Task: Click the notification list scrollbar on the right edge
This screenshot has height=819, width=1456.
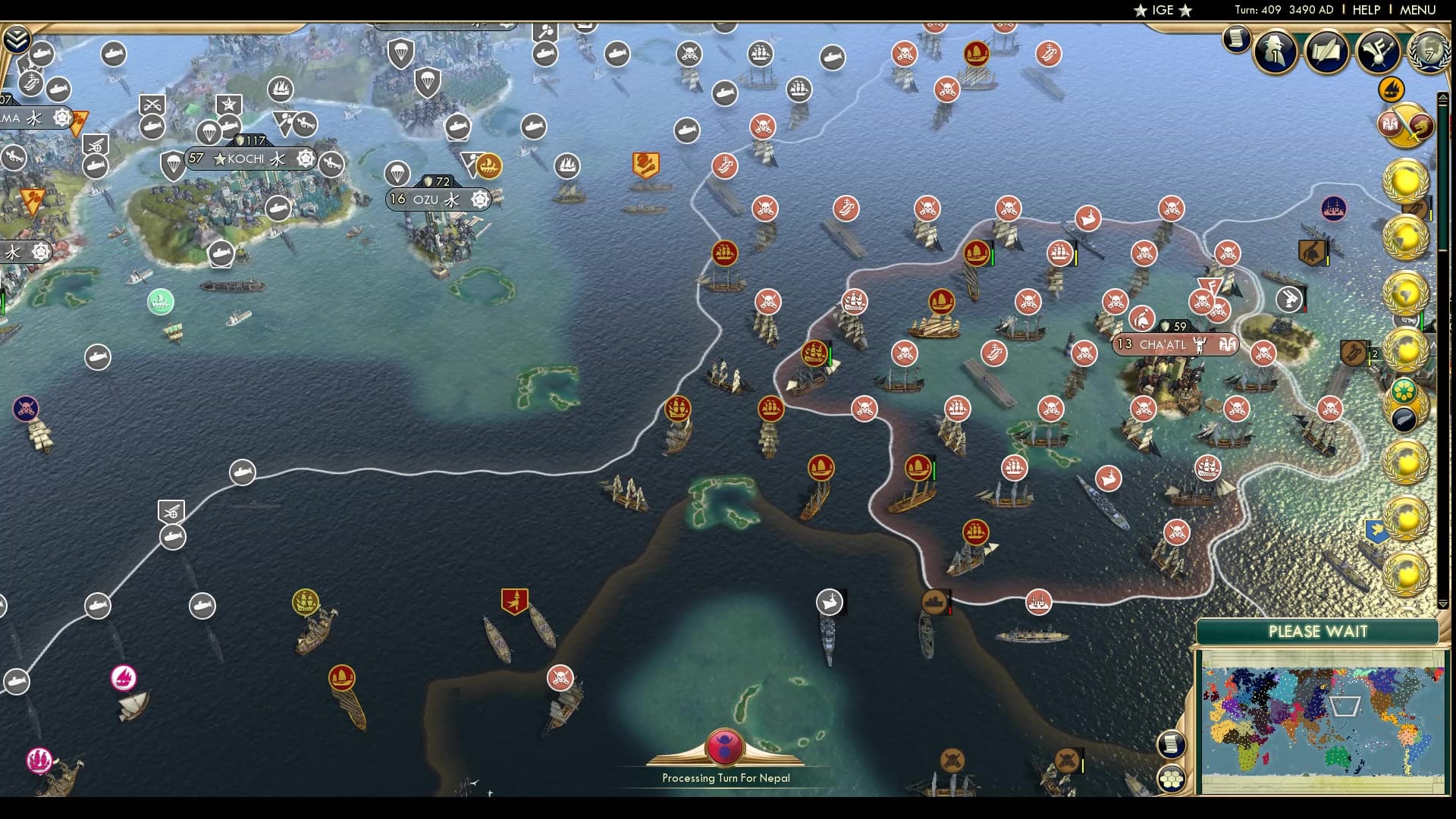Action: pyautogui.click(x=1442, y=303)
